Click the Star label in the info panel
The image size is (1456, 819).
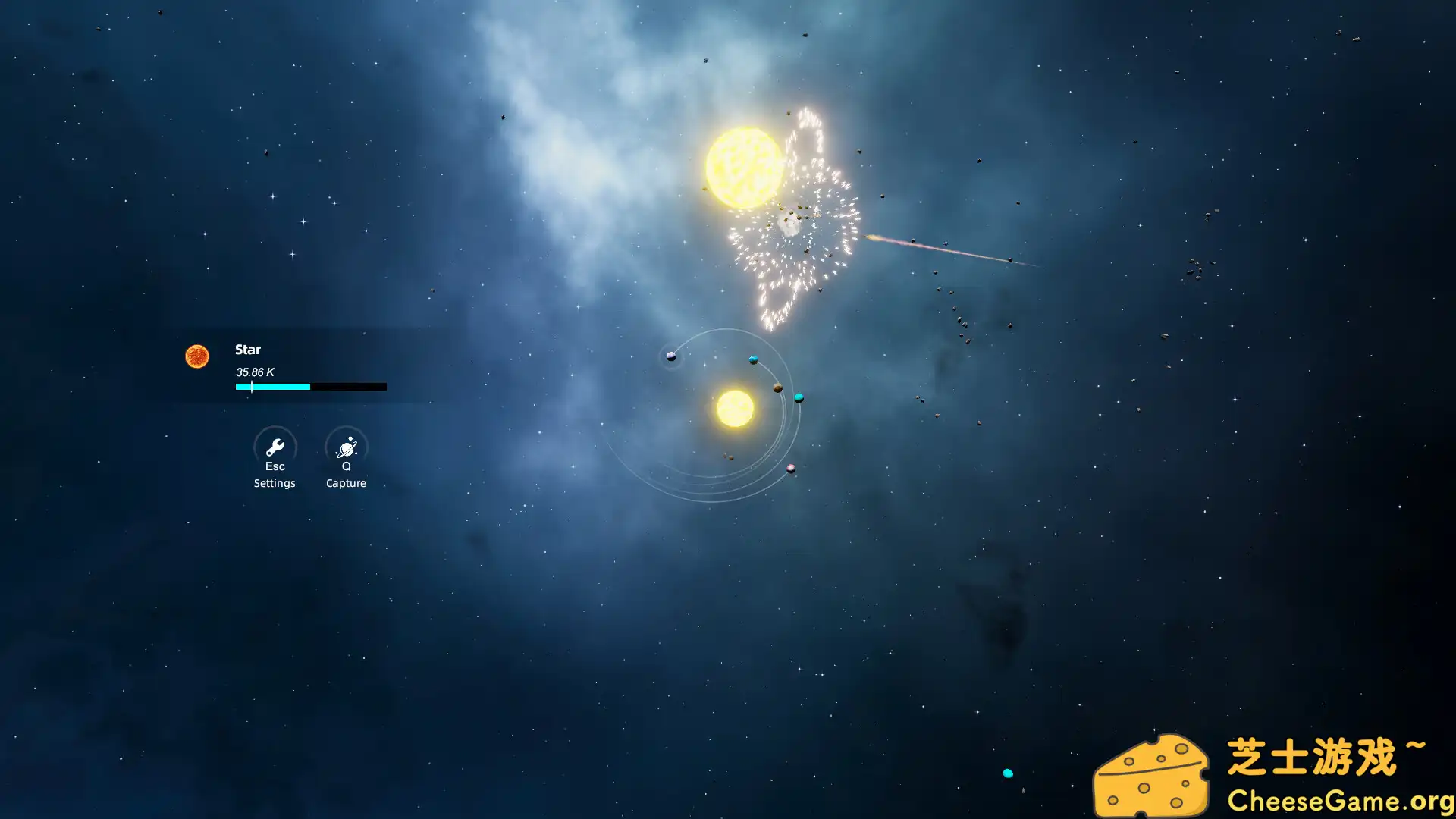pyautogui.click(x=247, y=350)
